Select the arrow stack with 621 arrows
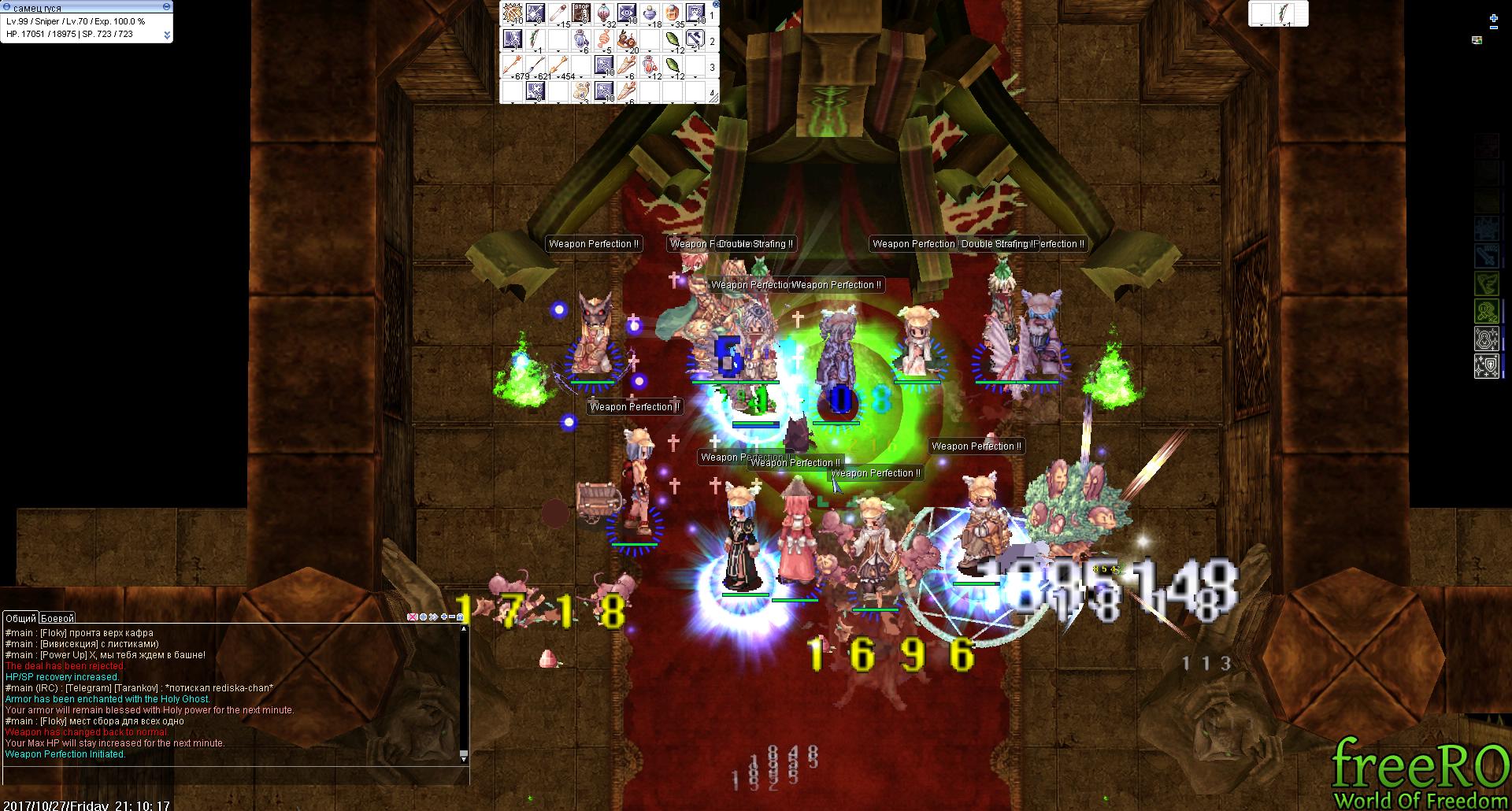 [x=535, y=65]
